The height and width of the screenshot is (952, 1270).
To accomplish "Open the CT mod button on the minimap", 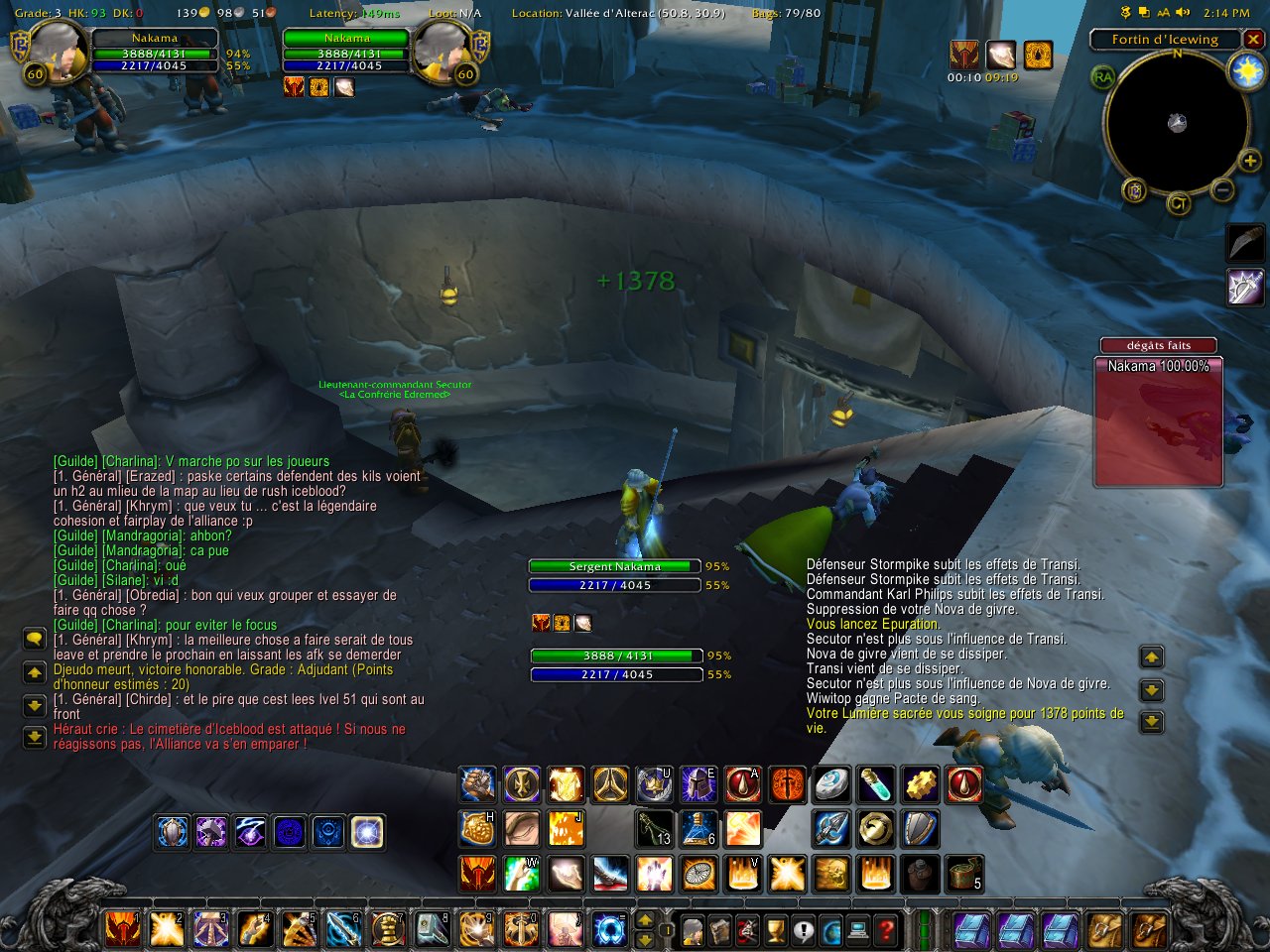I will pos(1178,203).
